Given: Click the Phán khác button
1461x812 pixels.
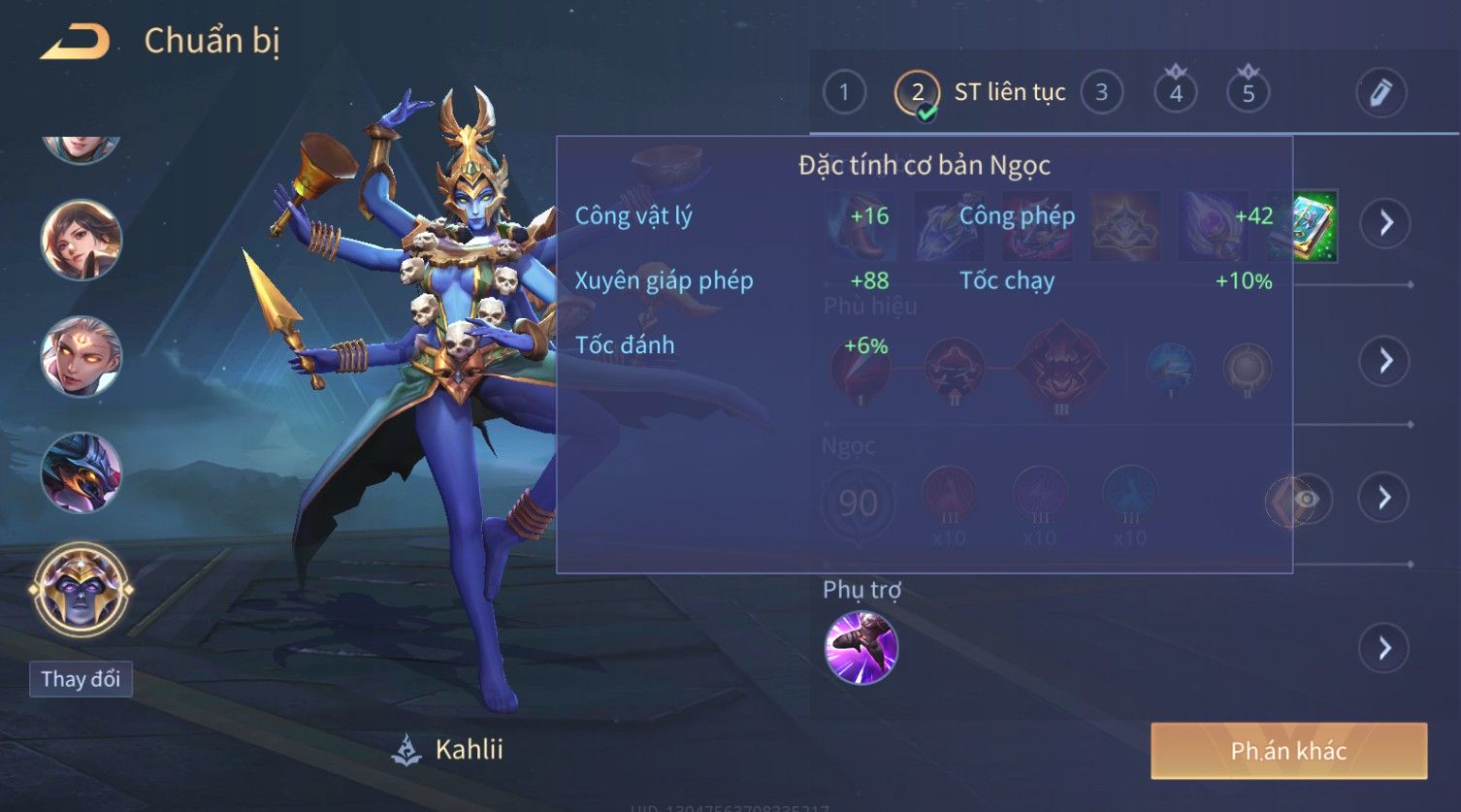Looking at the screenshot, I should point(1288,751).
